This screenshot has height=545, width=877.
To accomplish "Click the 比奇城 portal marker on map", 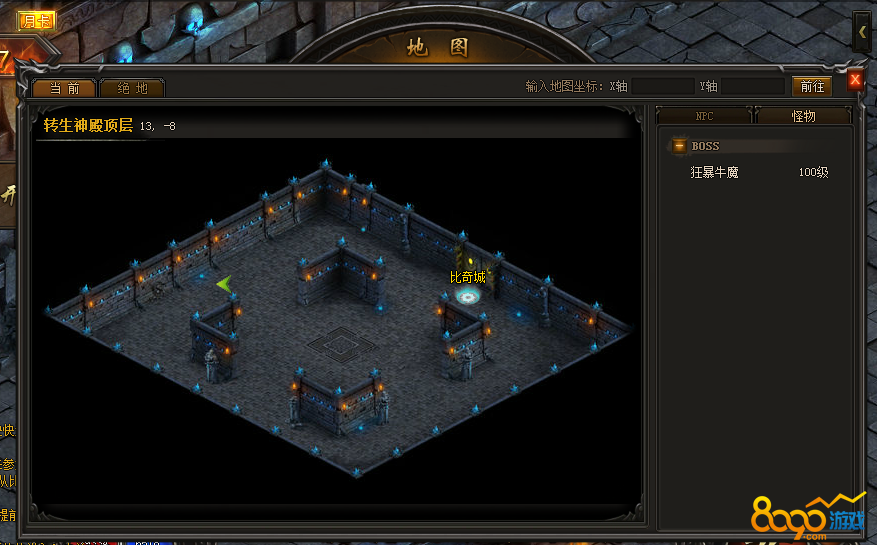I will point(467,295).
